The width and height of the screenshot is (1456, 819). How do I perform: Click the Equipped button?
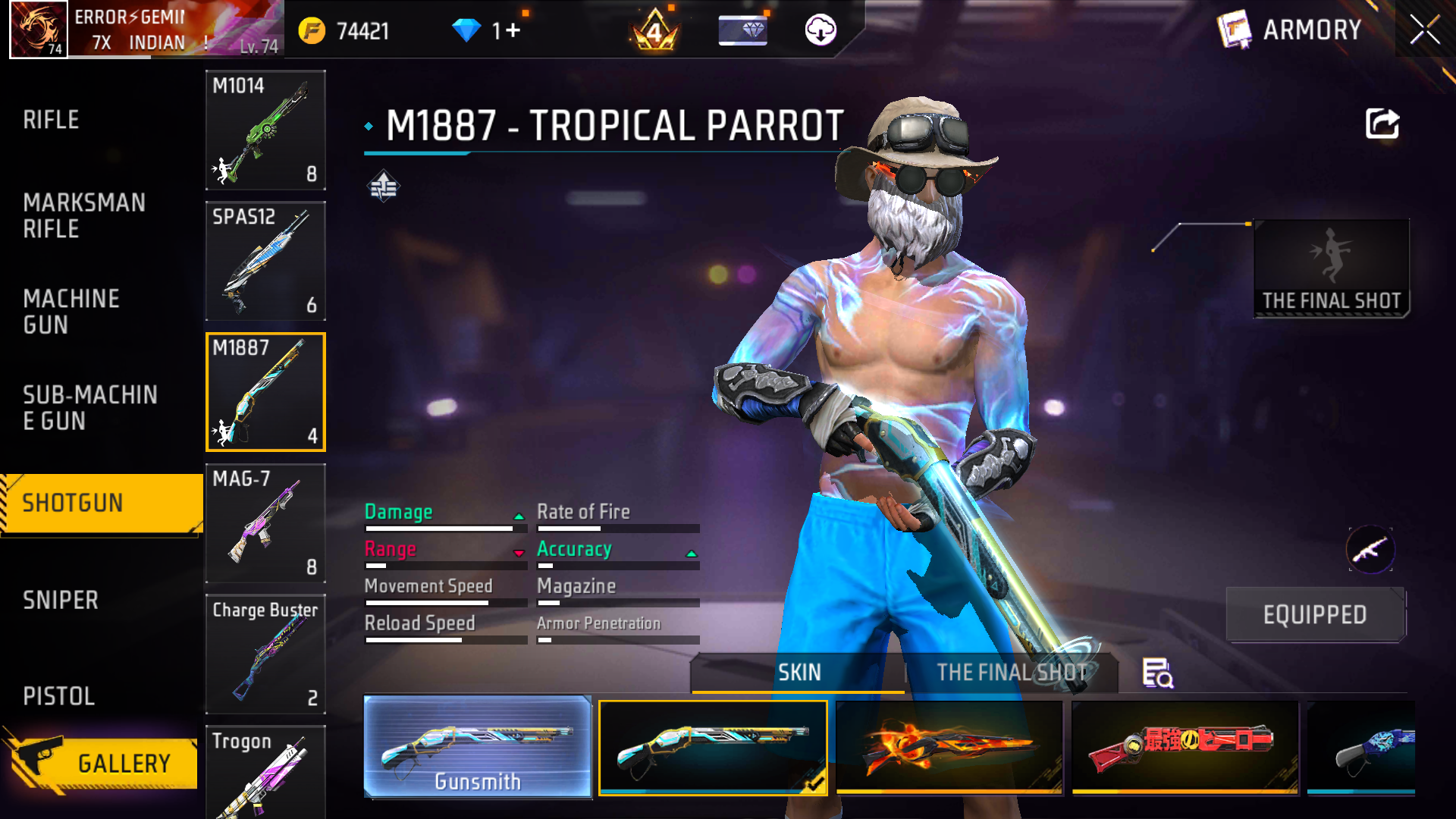pos(1315,614)
